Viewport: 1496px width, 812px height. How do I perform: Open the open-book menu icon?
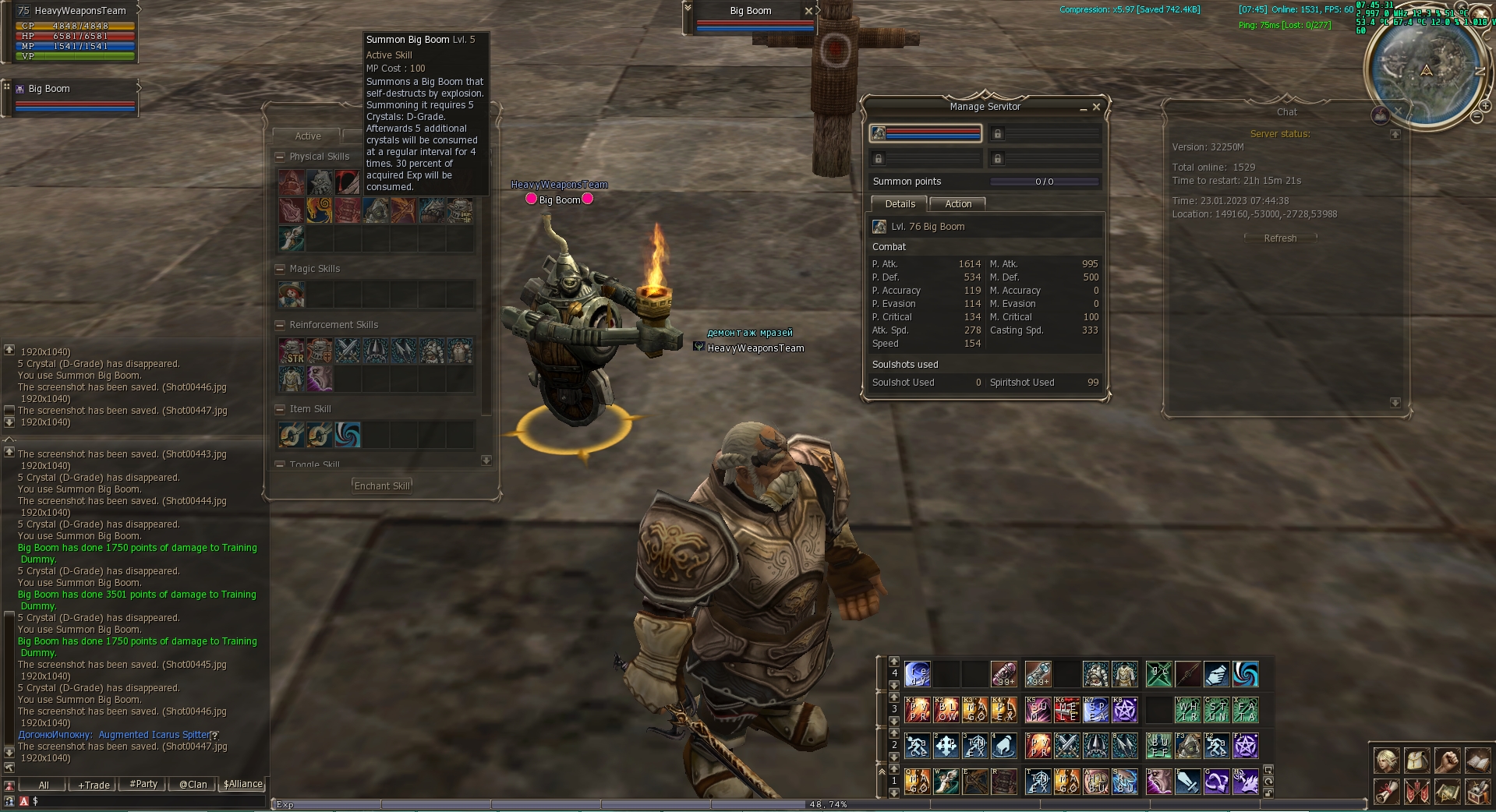[x=1477, y=760]
